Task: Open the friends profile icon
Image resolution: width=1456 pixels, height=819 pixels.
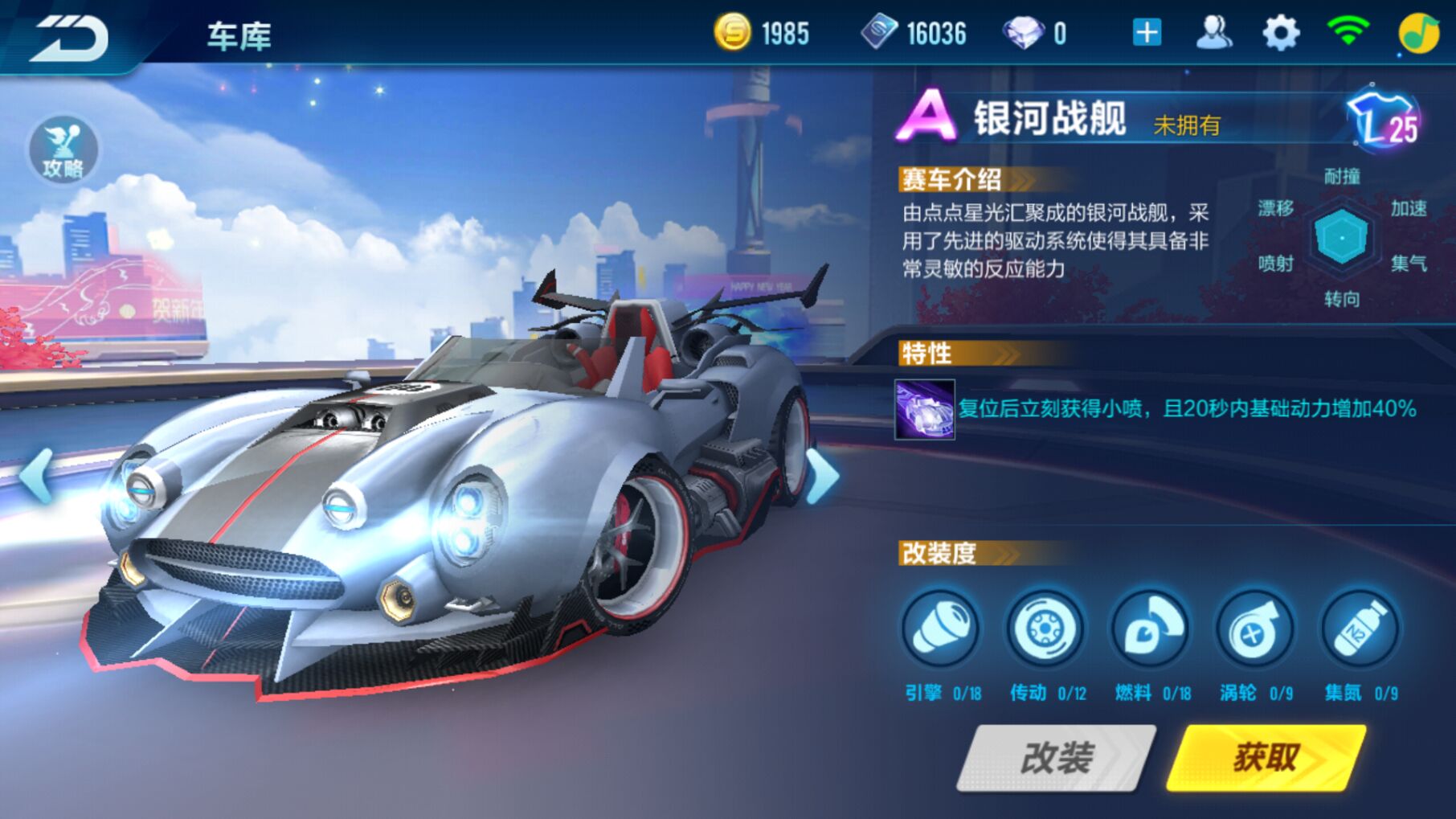Action: [x=1213, y=34]
